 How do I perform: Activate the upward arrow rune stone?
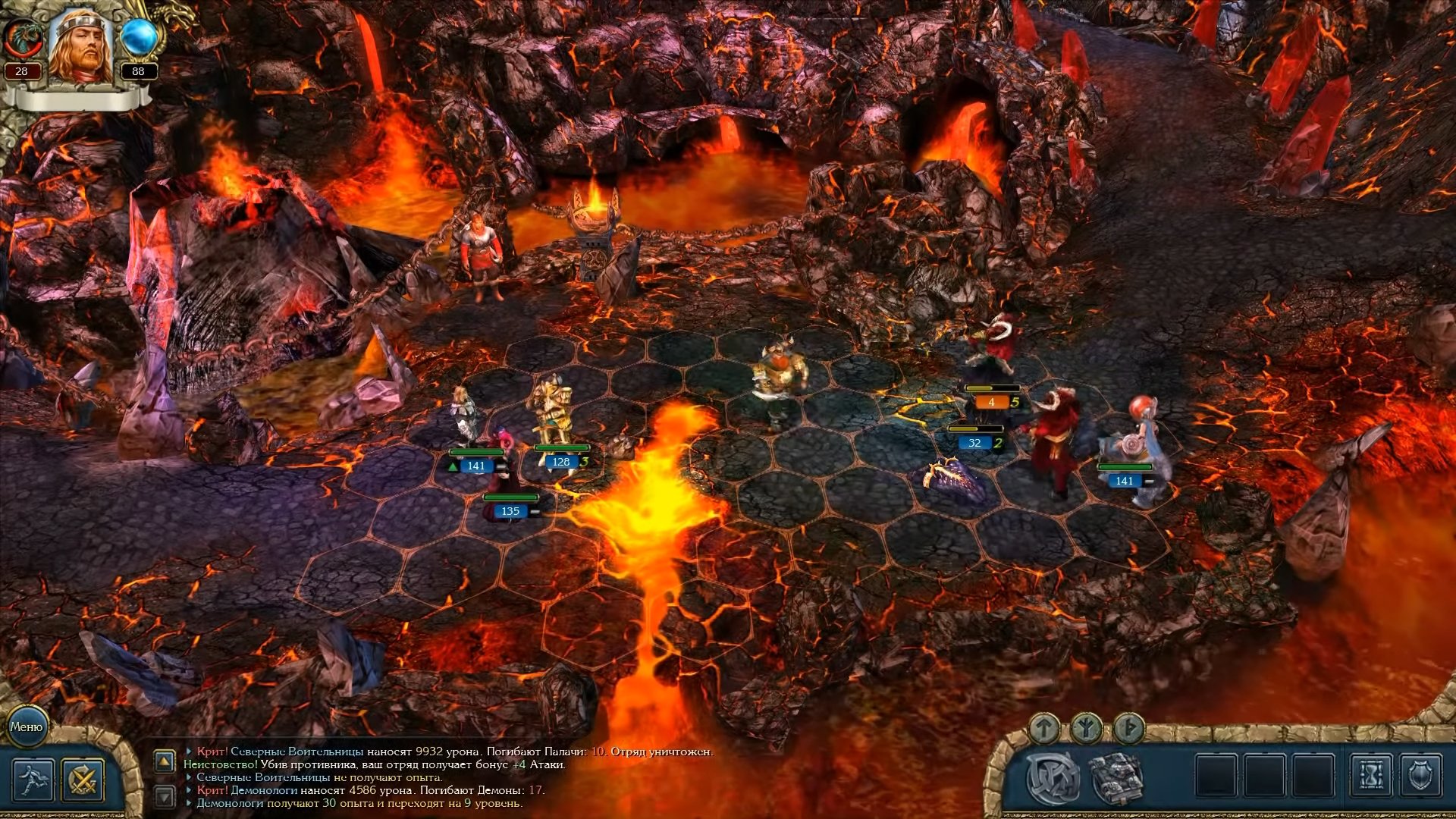click(1044, 729)
